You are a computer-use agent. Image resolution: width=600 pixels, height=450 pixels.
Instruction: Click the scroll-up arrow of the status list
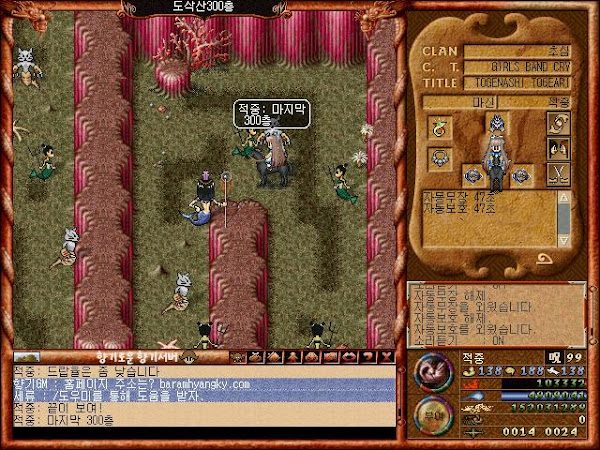(x=562, y=198)
